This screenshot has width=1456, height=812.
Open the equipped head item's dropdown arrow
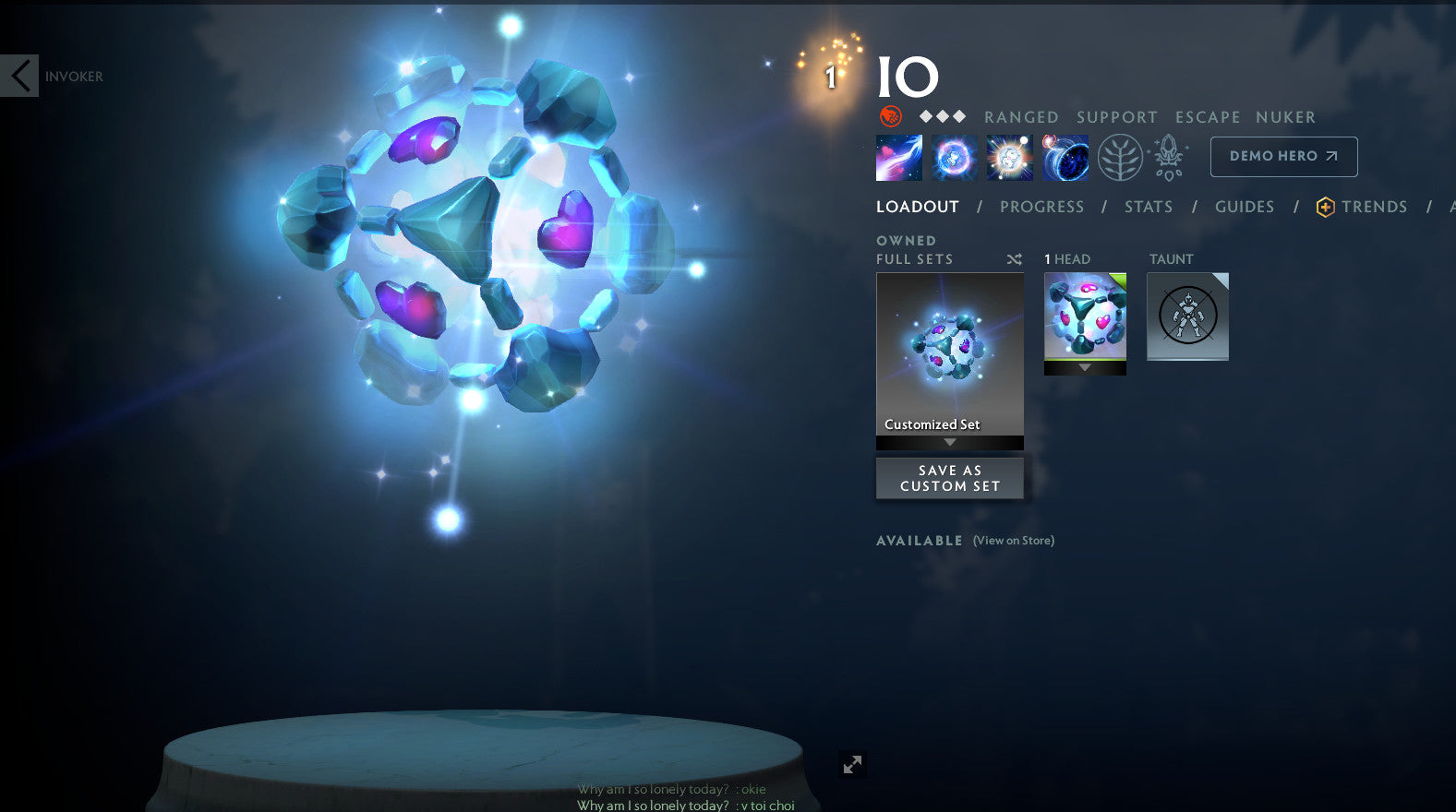[1085, 368]
